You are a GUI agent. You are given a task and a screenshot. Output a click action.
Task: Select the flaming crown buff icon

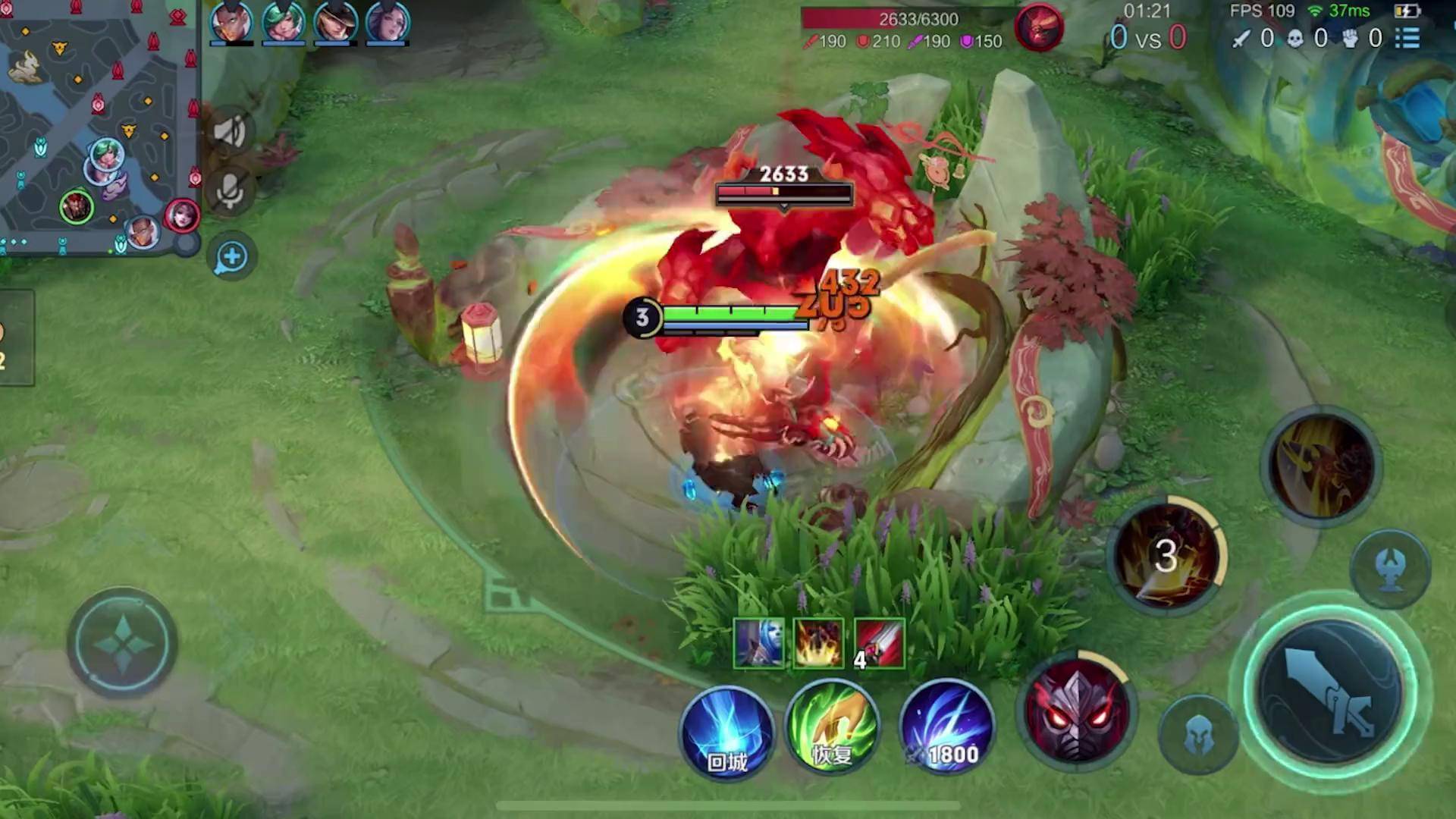[818, 644]
